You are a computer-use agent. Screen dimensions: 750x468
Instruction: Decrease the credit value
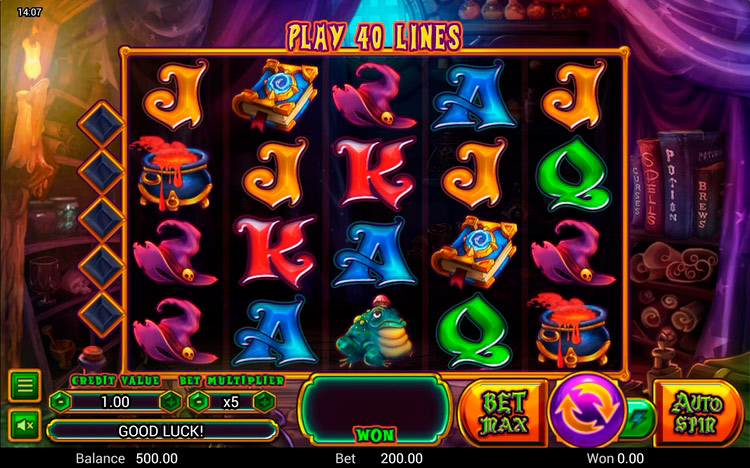61,402
